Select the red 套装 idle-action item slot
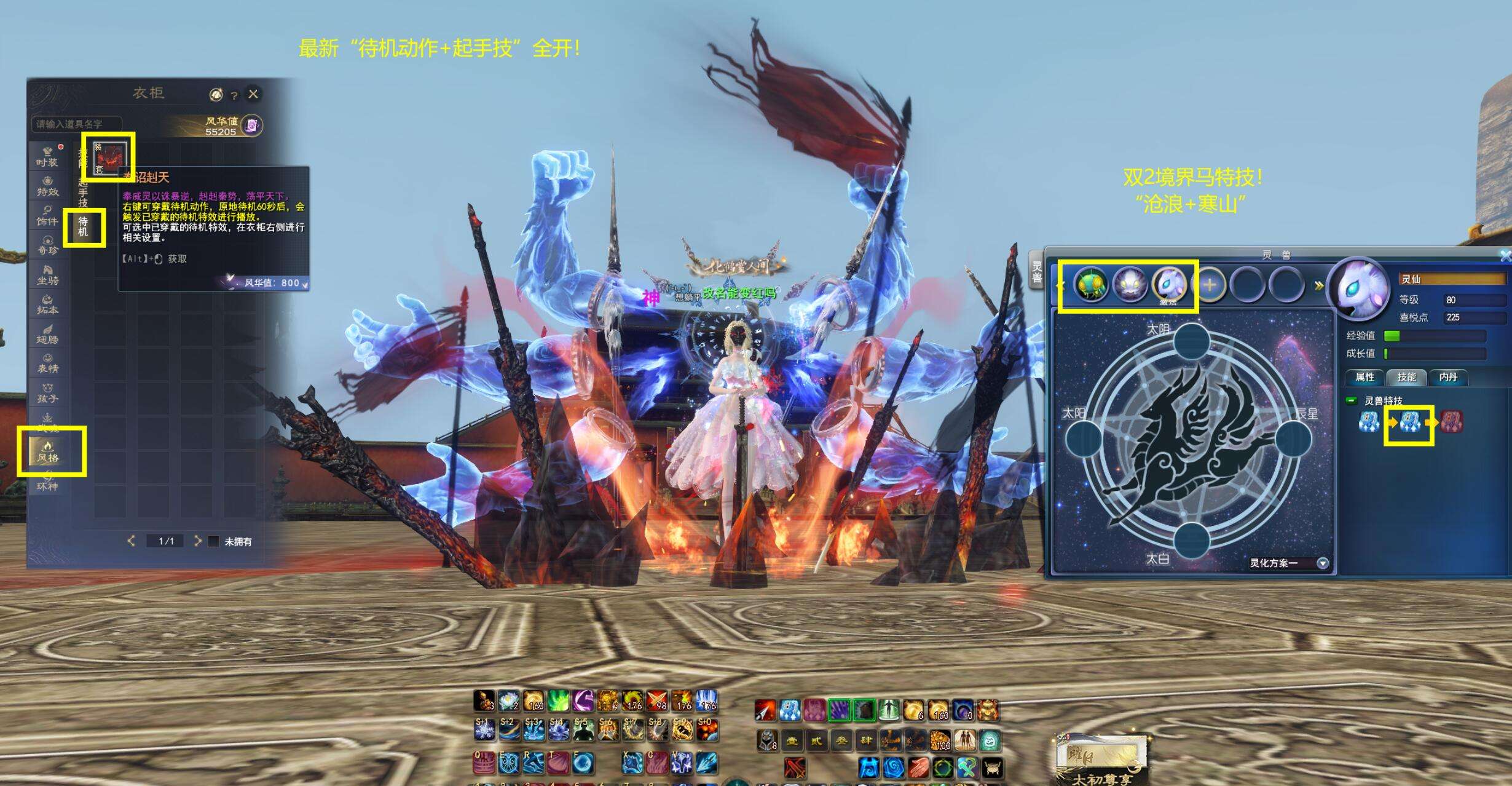 tap(109, 157)
